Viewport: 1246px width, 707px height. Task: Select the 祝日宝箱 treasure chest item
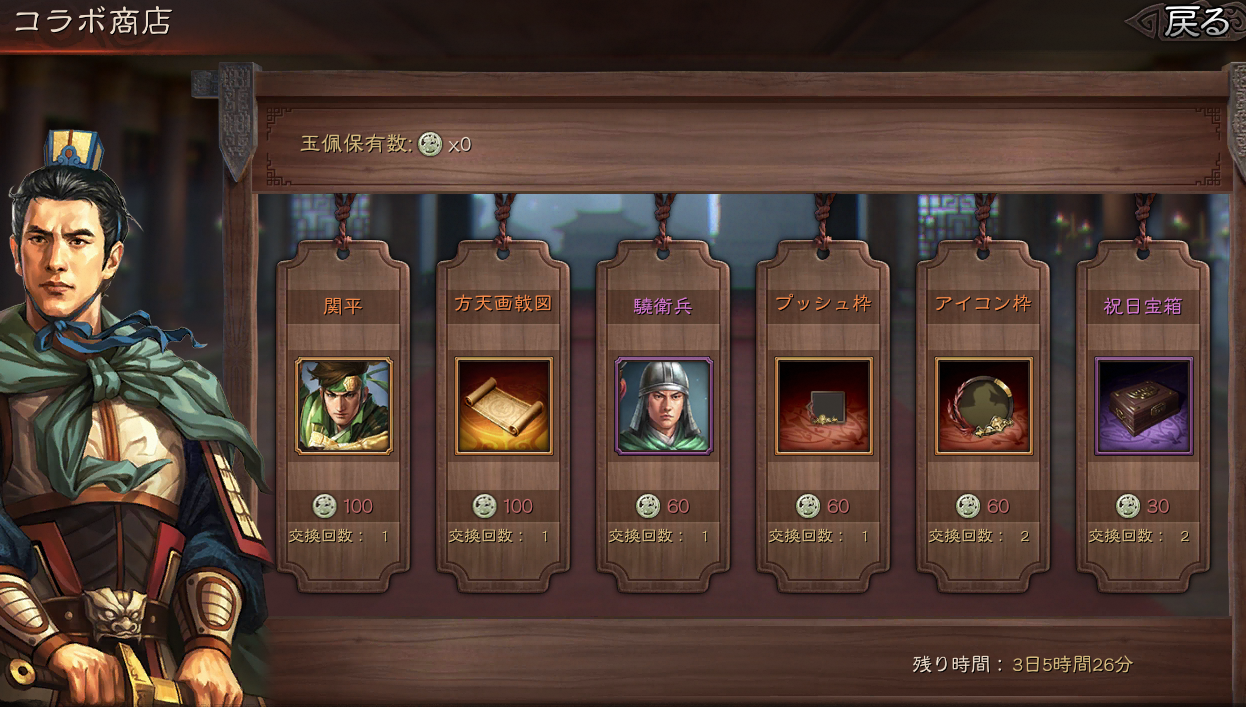(x=1144, y=406)
